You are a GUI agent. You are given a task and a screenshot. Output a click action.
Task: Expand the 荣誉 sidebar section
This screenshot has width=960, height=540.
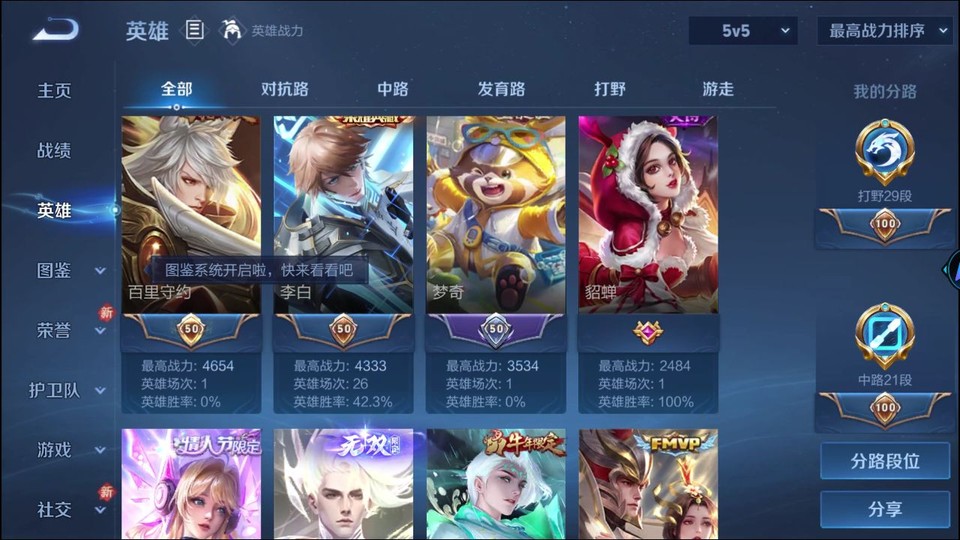click(x=70, y=330)
